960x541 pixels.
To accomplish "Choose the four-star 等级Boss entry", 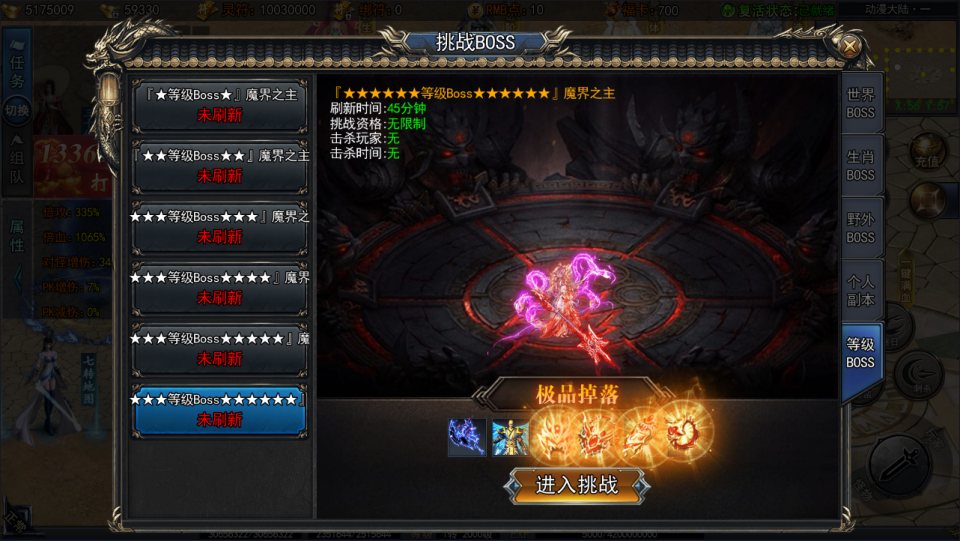I will point(220,288).
